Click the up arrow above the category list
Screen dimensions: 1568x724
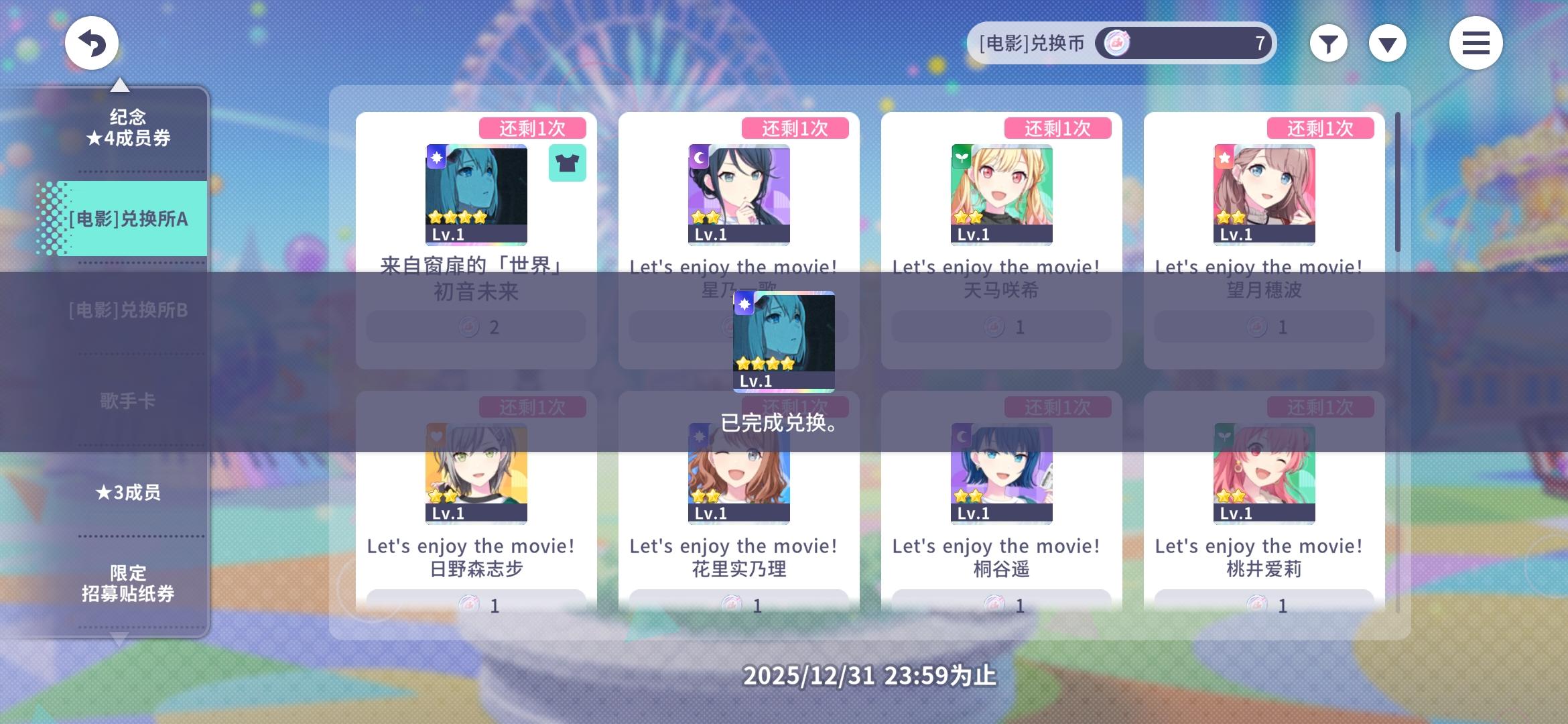121,85
